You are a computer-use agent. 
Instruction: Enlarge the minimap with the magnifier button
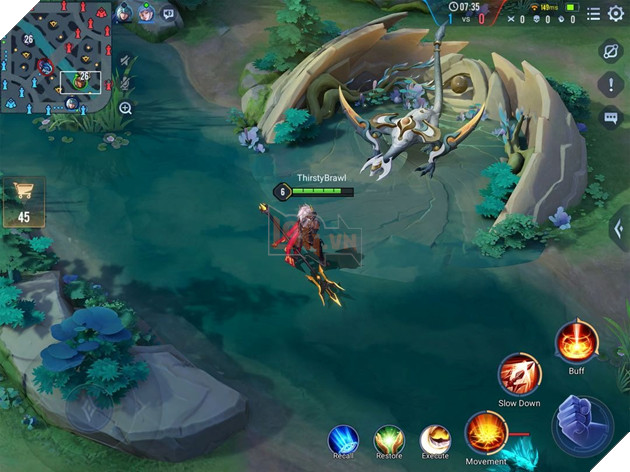[x=126, y=108]
